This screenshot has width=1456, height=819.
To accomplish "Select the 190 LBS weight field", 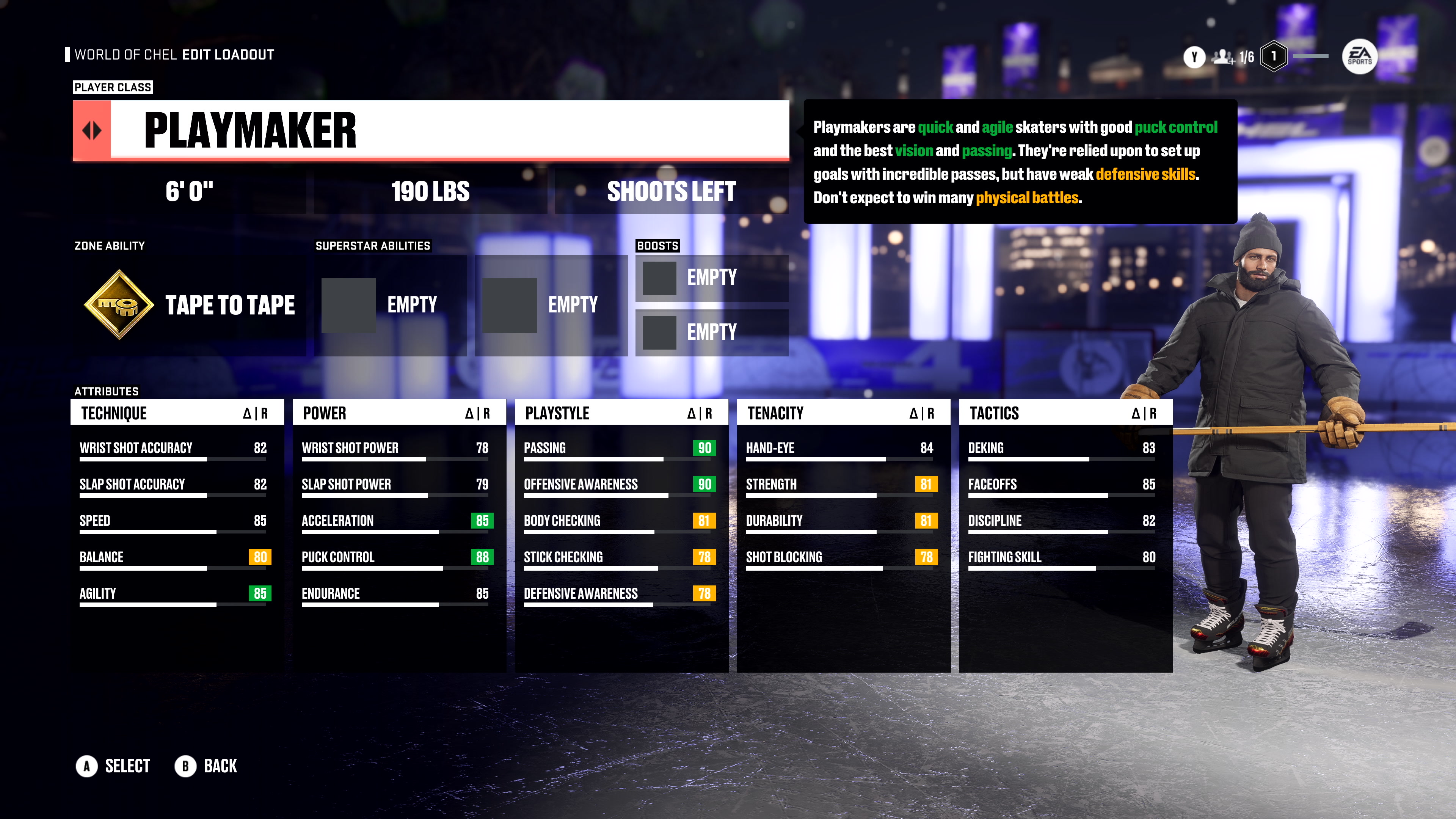I will click(x=430, y=191).
